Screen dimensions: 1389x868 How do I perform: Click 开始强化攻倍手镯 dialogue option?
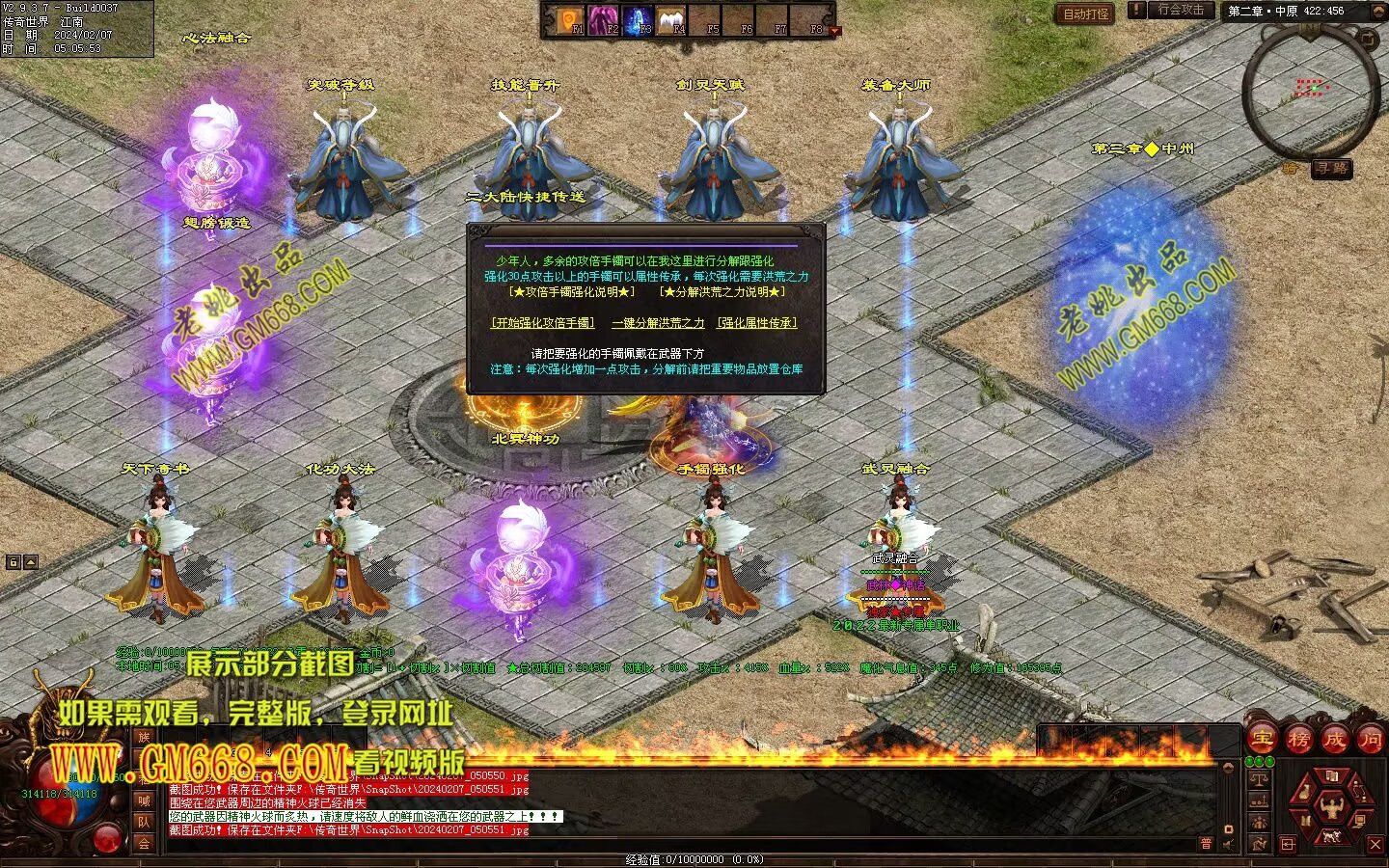coord(543,323)
